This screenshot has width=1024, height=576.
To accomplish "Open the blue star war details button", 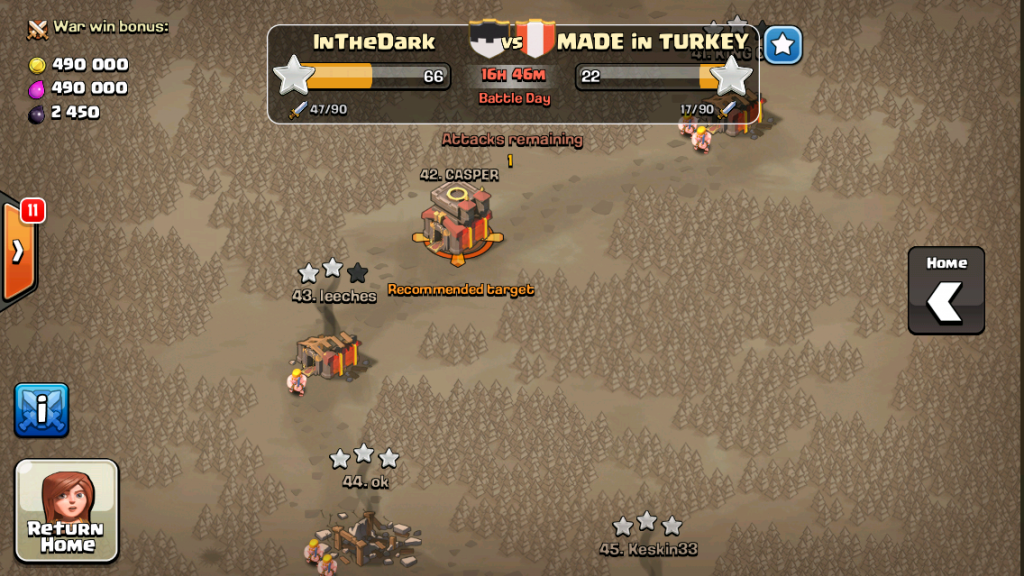I will (x=784, y=45).
